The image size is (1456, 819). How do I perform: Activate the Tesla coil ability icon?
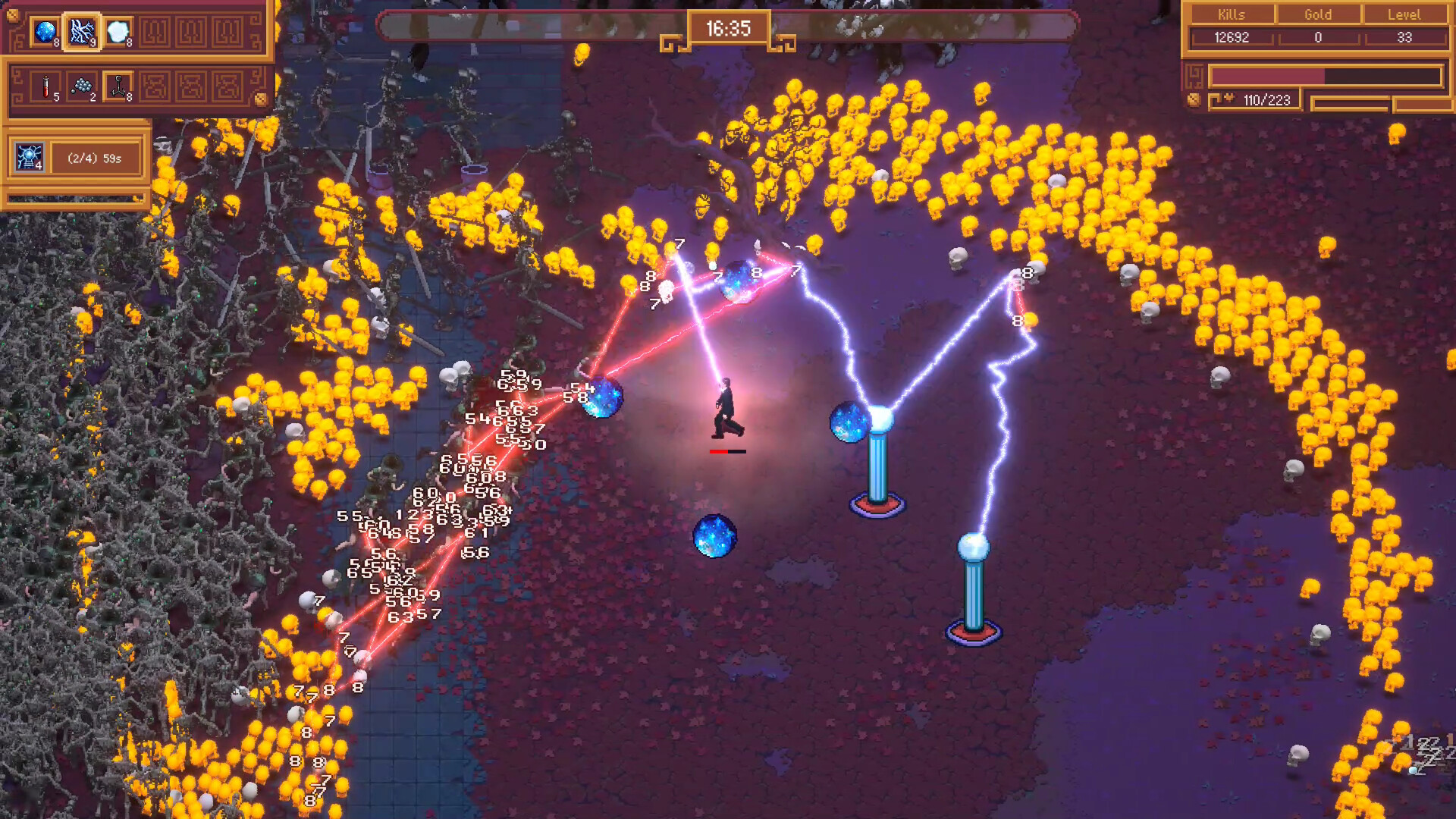point(30,158)
